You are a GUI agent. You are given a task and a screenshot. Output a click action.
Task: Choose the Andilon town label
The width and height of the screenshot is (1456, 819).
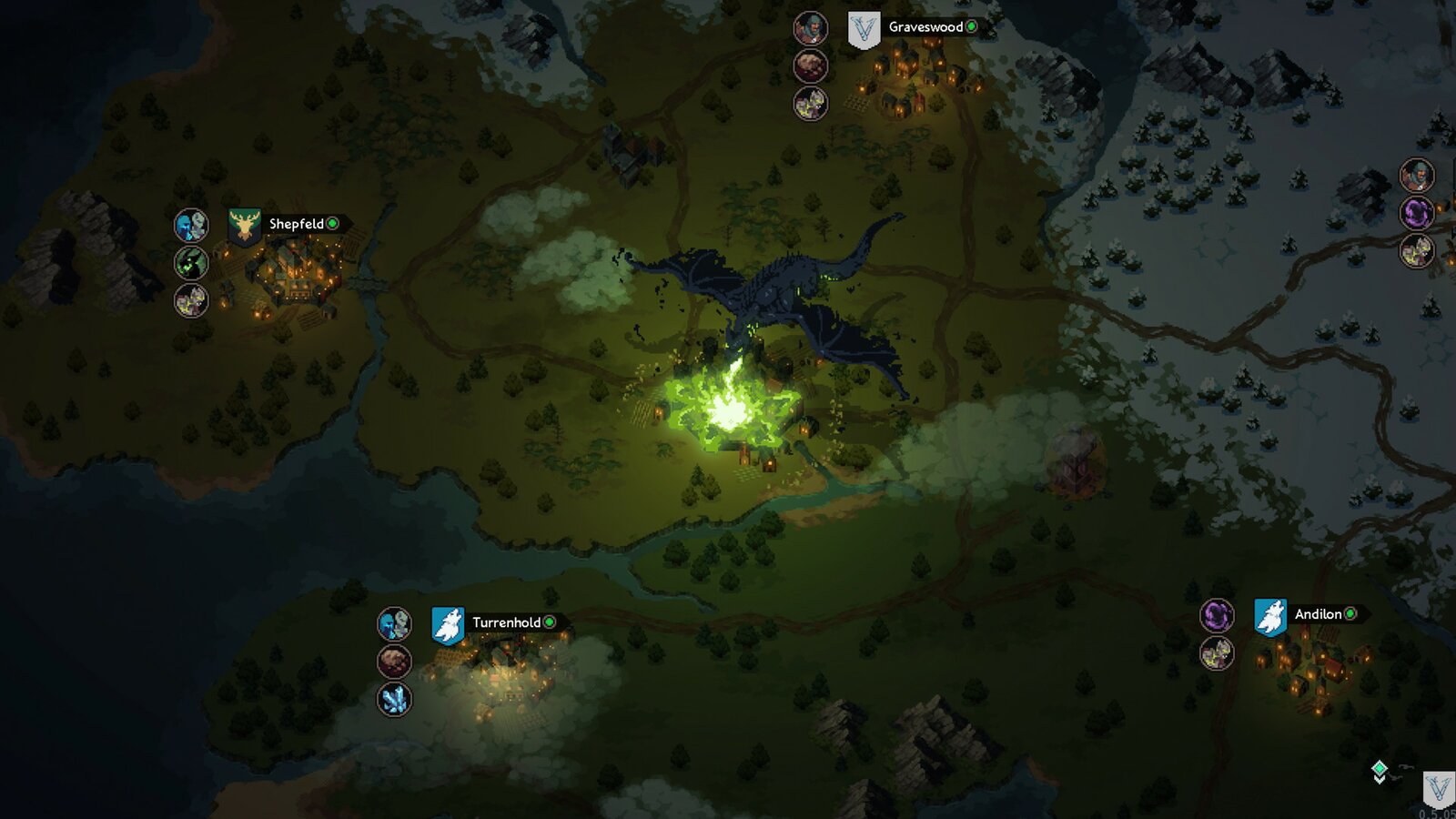click(x=1318, y=614)
